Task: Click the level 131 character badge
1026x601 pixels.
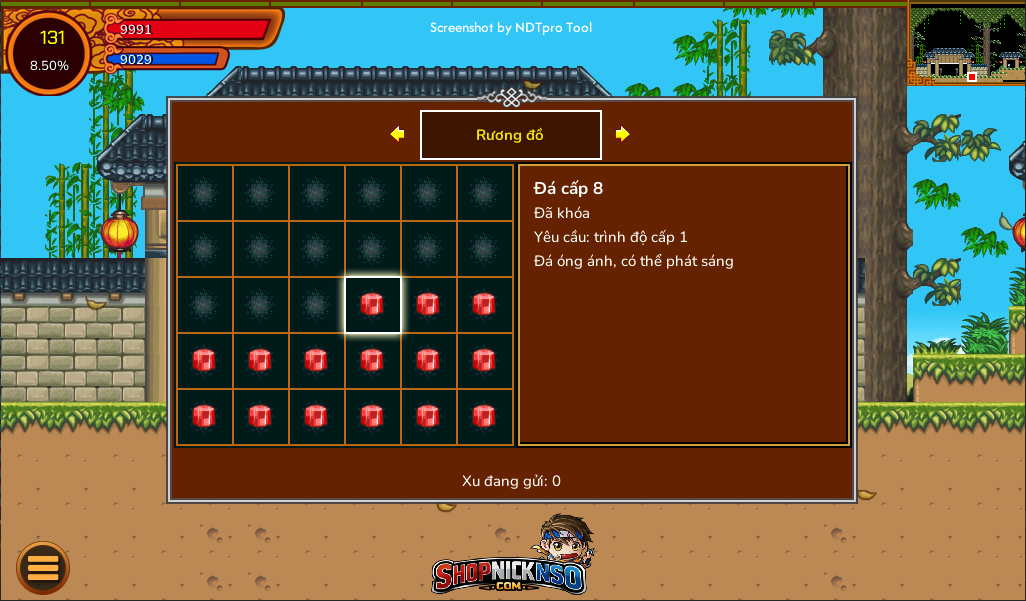Action: tap(49, 52)
